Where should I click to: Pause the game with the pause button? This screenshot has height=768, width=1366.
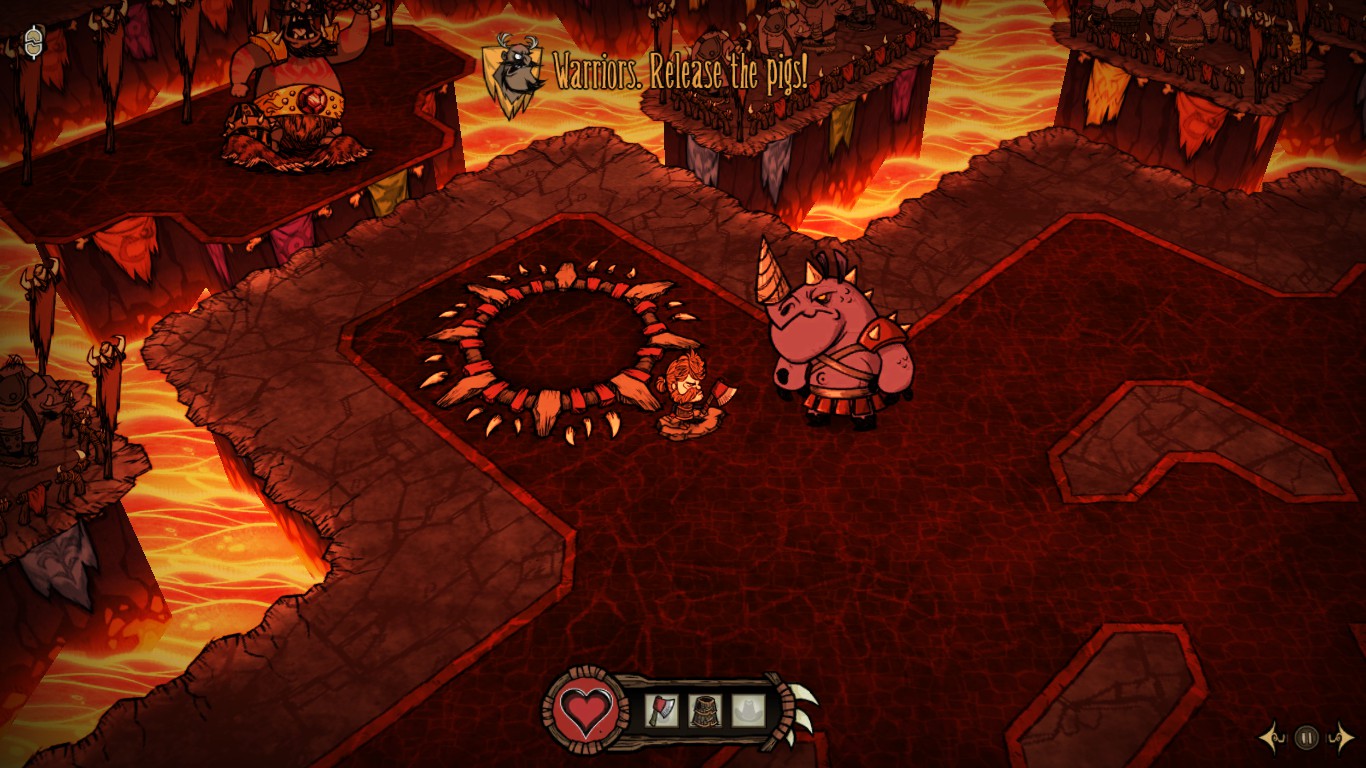pos(1306,738)
